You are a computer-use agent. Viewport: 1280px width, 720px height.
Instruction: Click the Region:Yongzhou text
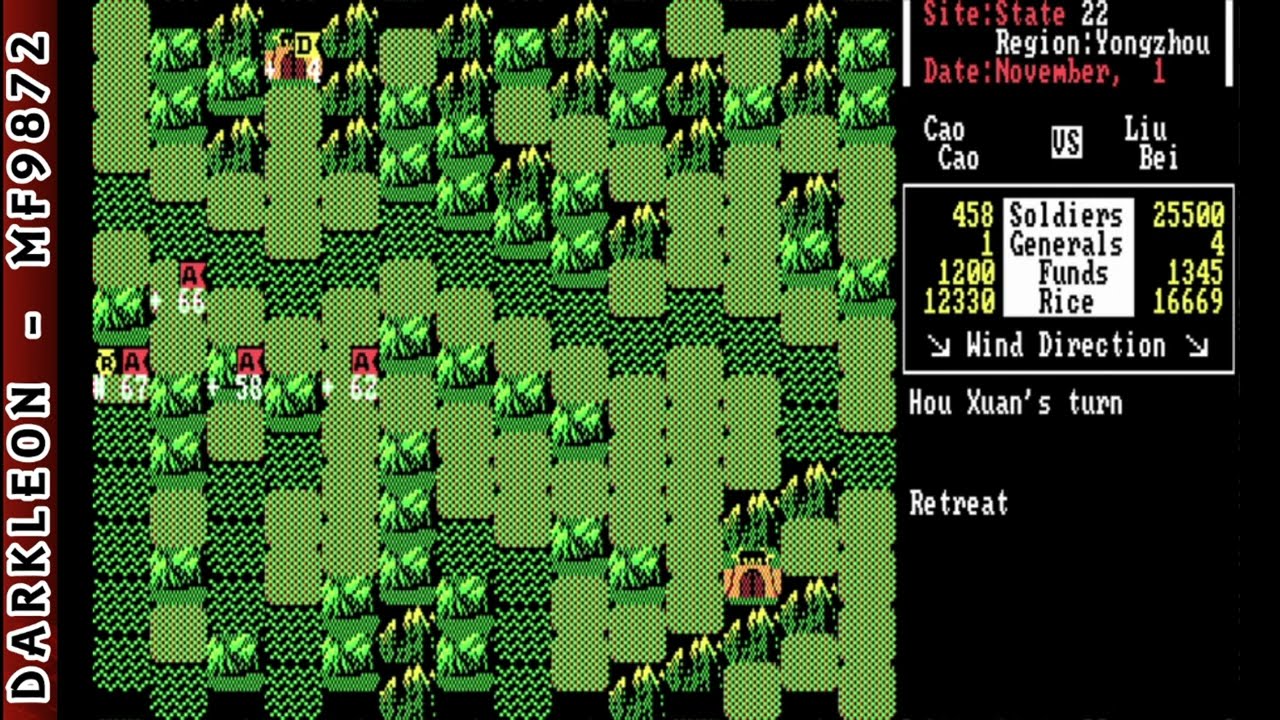coord(1105,43)
